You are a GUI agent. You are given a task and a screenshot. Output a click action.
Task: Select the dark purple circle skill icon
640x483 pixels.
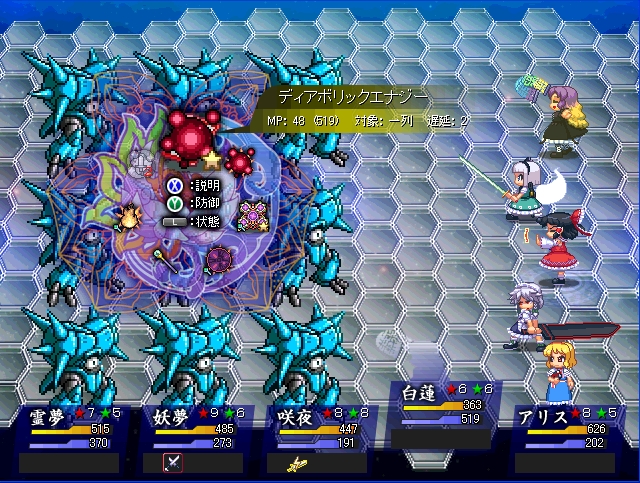click(219, 260)
